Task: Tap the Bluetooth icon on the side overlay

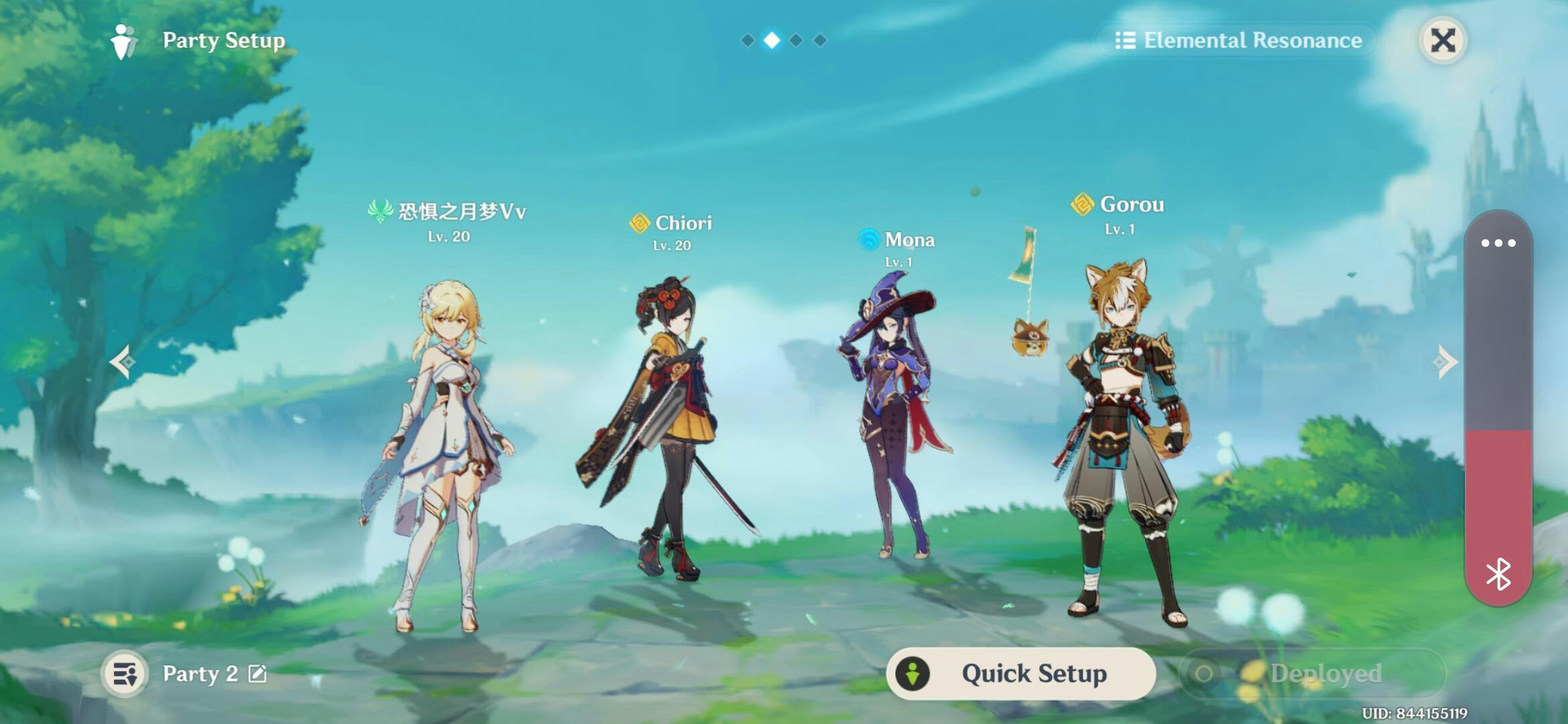Action: click(x=1498, y=574)
